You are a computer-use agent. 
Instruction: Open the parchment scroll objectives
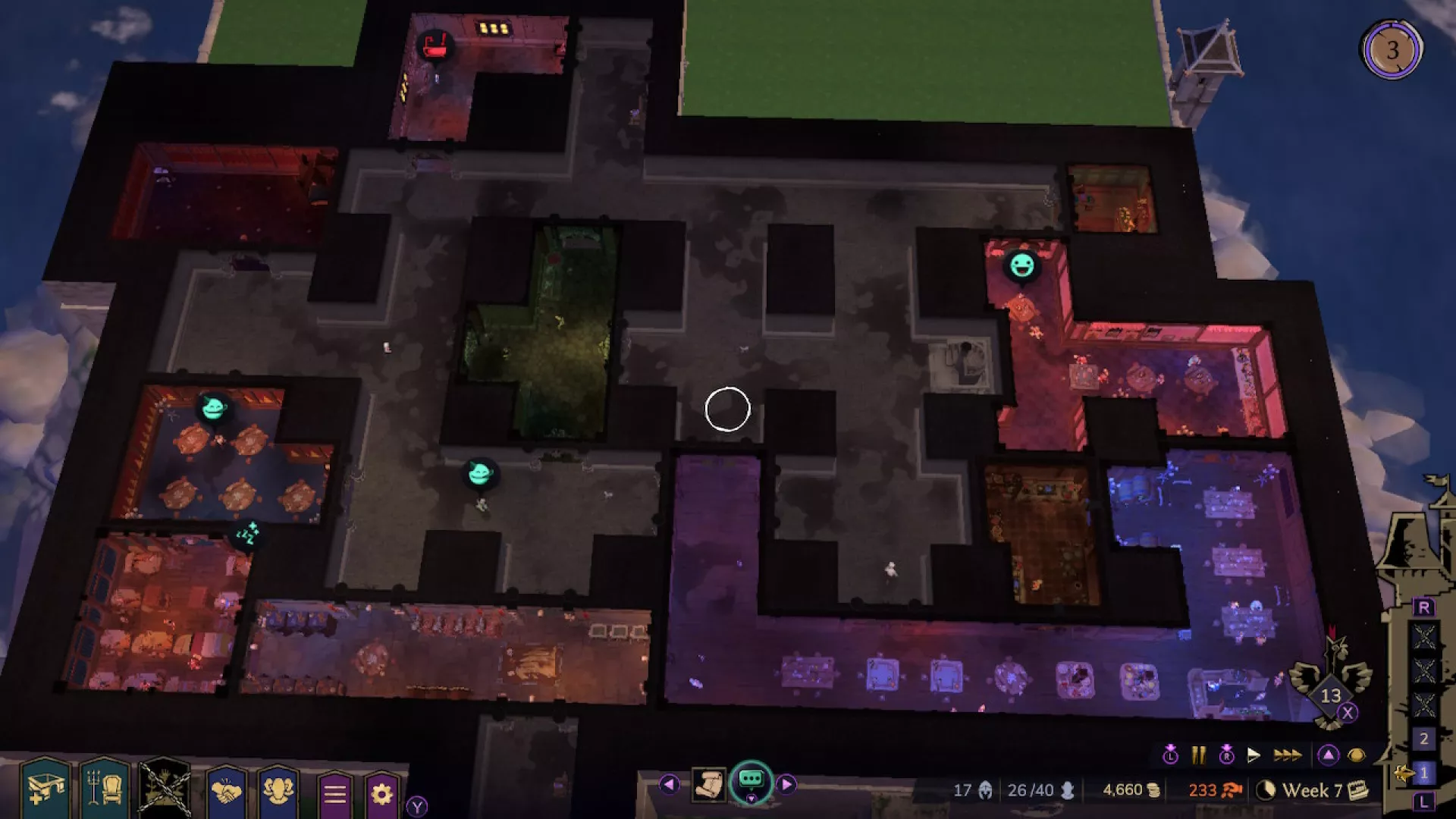pos(709,785)
